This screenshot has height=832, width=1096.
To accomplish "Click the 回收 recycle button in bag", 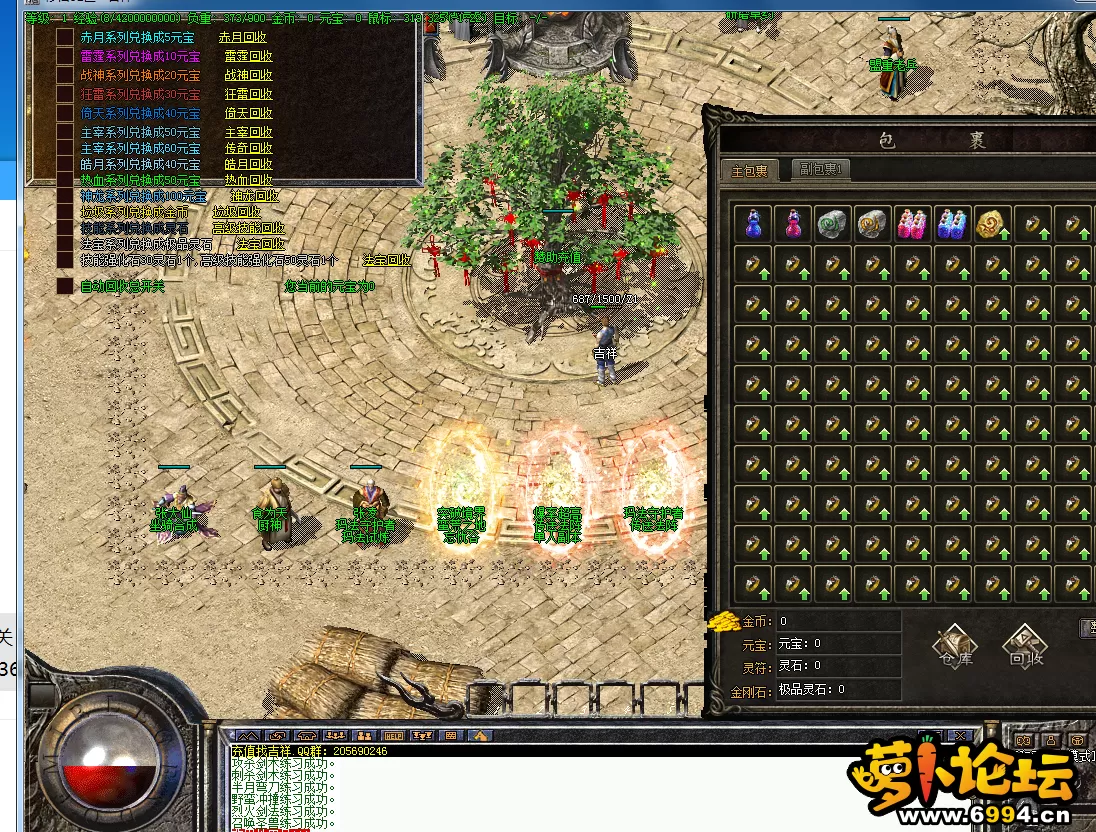I will click(1026, 646).
